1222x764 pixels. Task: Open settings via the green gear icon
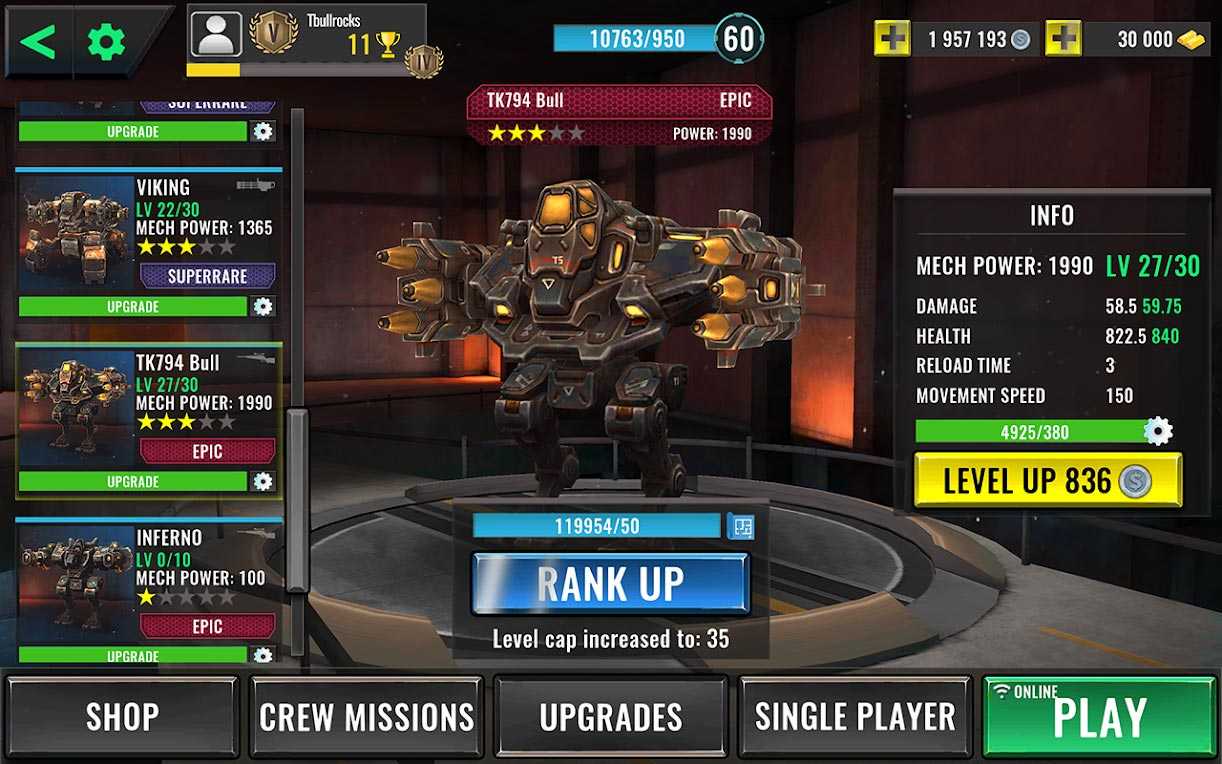(106, 41)
